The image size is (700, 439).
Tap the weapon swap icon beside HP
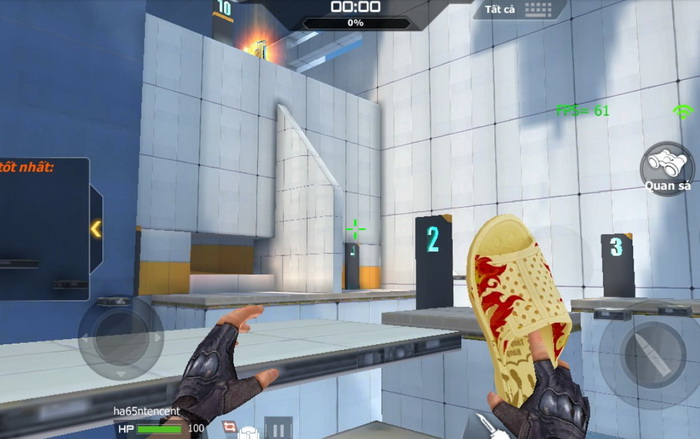point(229,428)
